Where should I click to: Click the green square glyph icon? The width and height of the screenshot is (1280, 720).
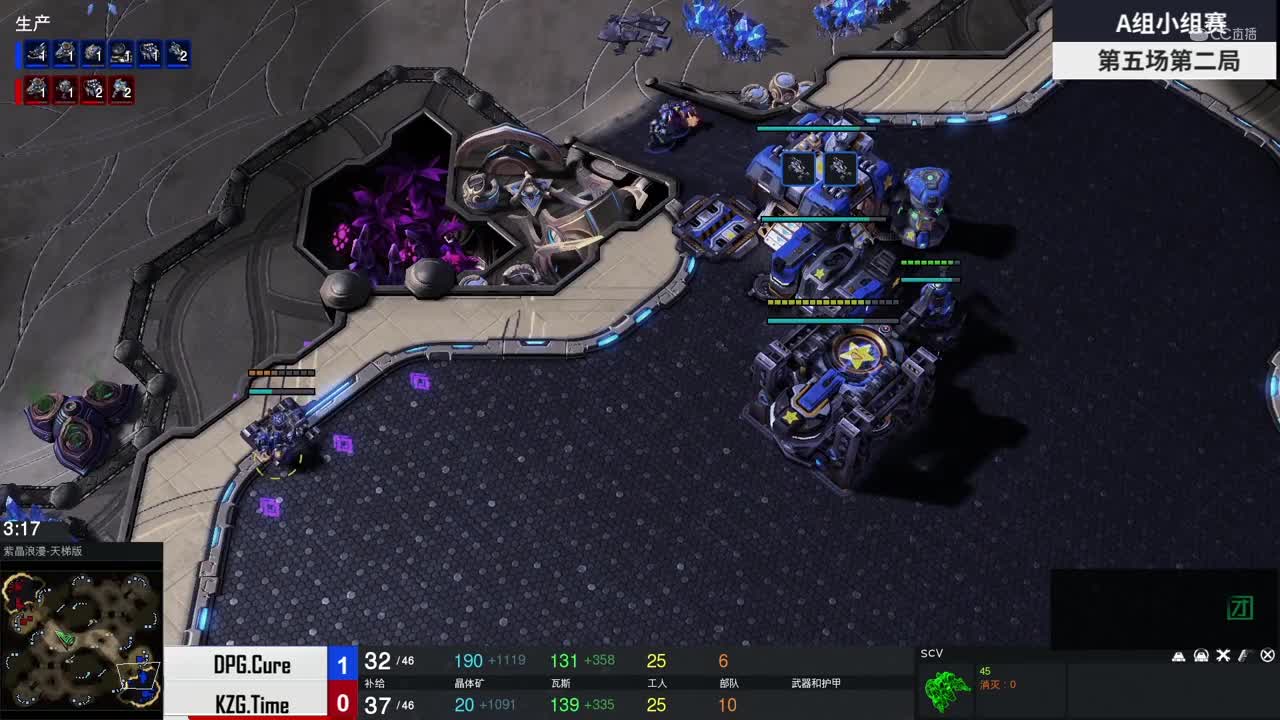(1240, 607)
